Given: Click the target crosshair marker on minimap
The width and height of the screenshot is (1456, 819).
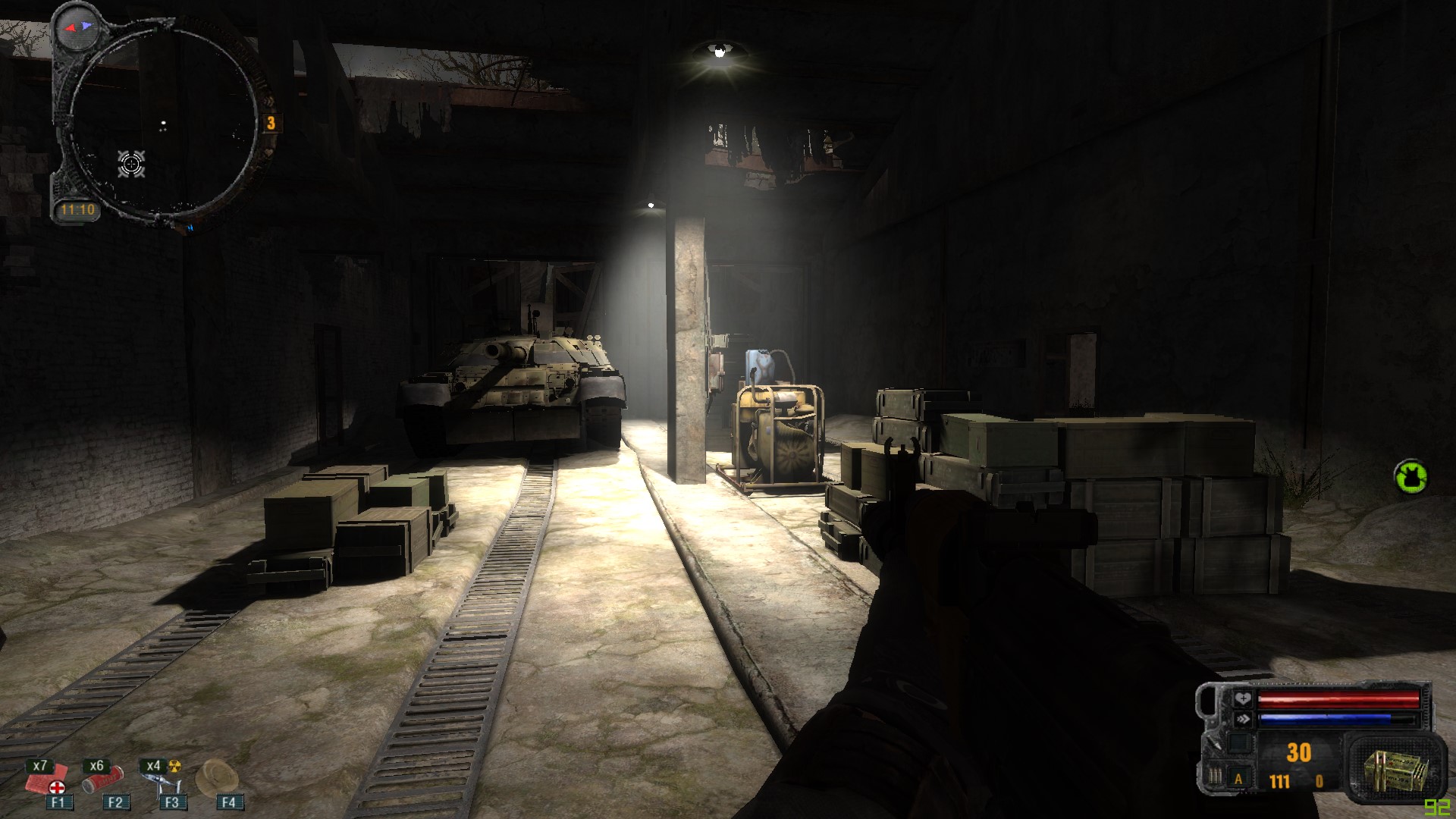Looking at the screenshot, I should click(131, 163).
